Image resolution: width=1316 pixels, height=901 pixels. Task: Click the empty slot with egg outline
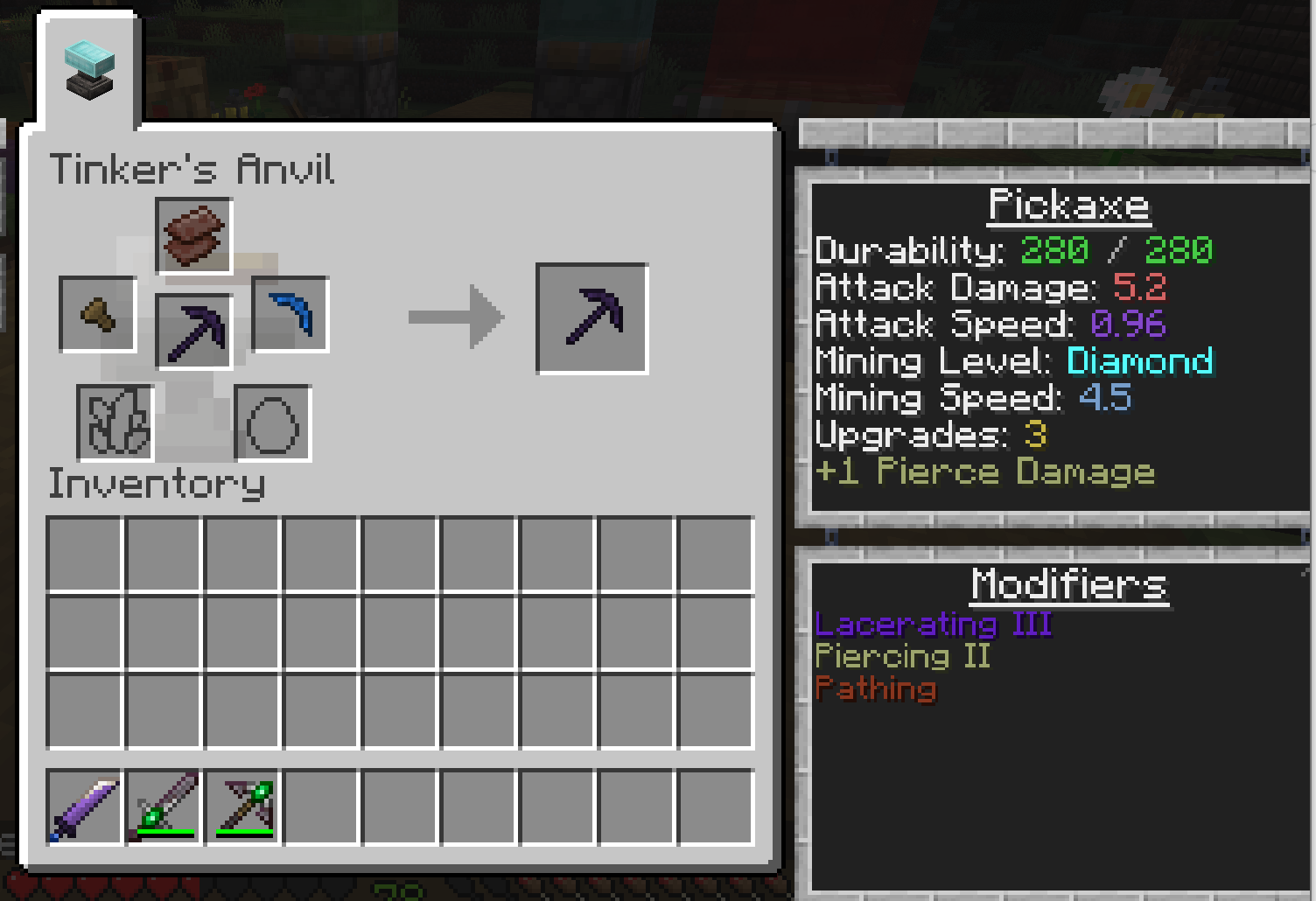pos(273,423)
